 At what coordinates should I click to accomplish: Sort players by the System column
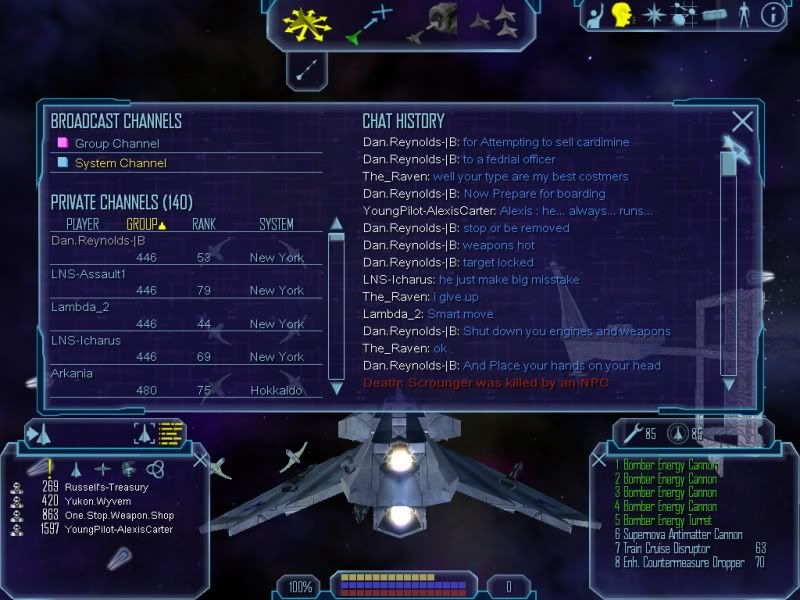276,224
